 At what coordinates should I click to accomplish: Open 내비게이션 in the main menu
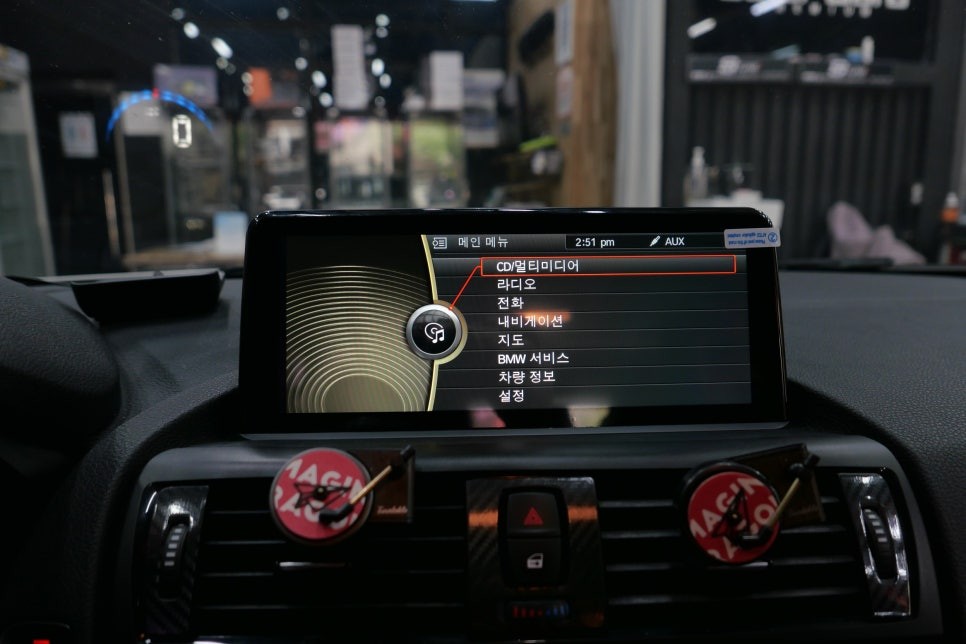[530, 321]
